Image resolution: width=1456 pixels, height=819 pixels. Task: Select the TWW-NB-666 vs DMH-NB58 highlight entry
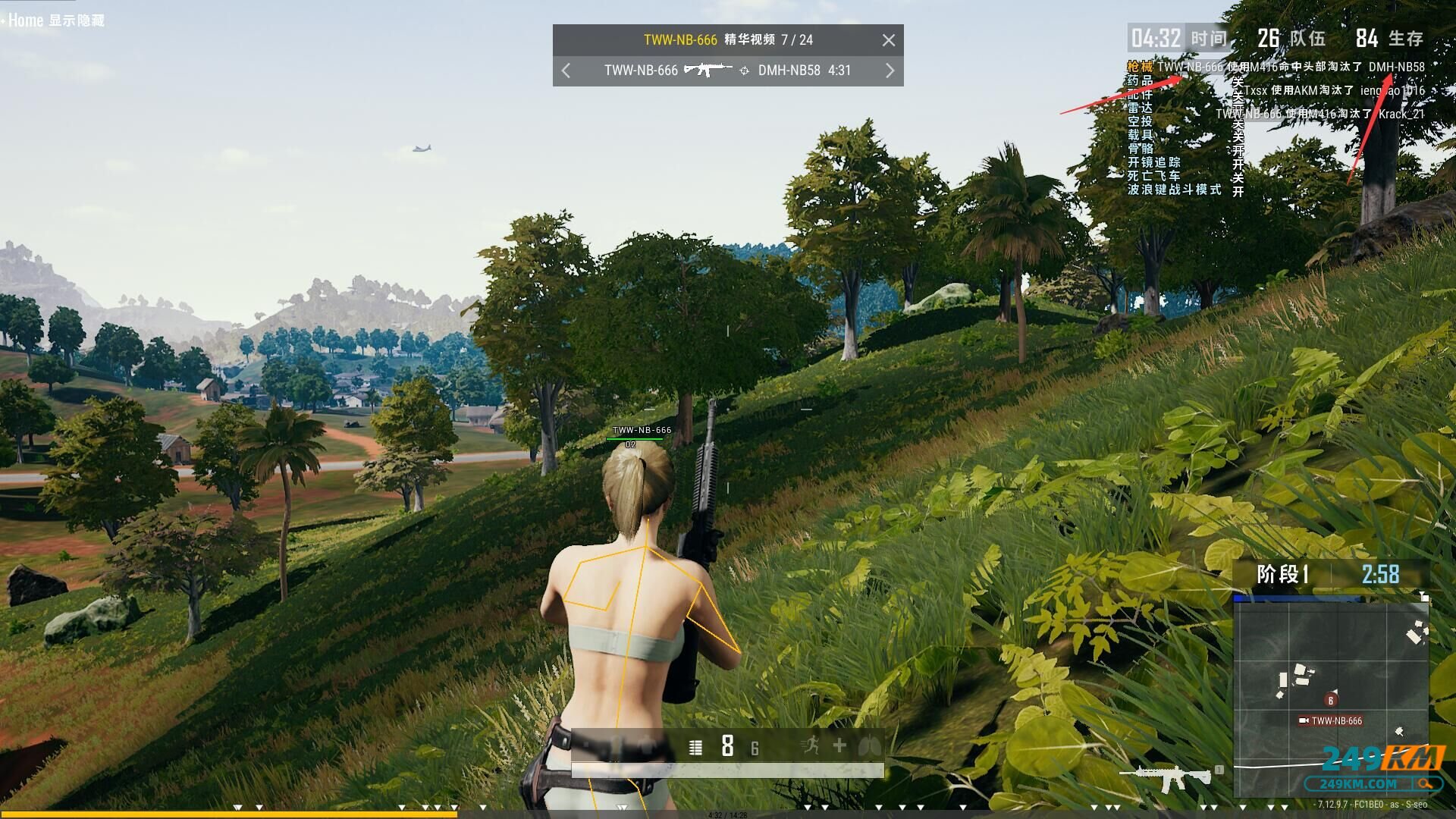(726, 71)
